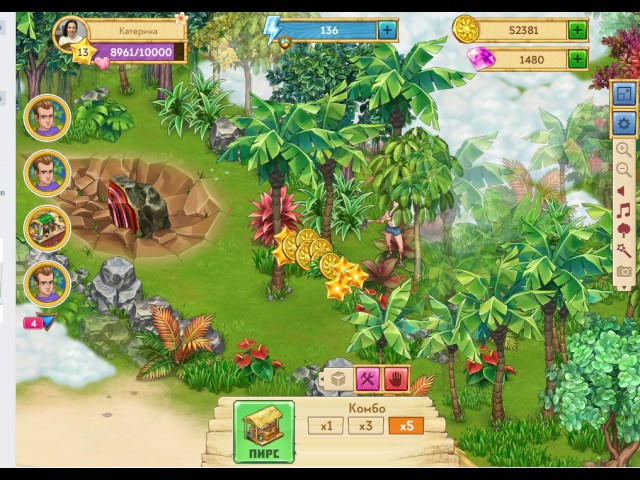Add more energy with the plus button
This screenshot has height=480, width=640.
387,30
